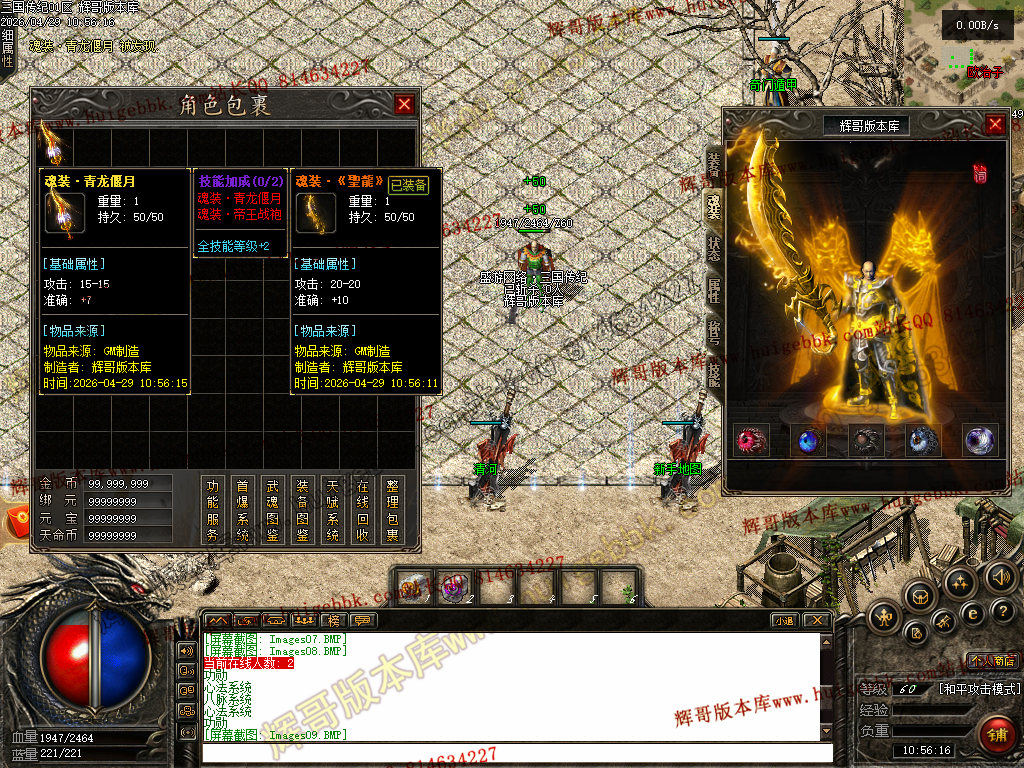Select the 青龙偃月 weapon in the bag
1024x768 pixels.
click(53, 145)
